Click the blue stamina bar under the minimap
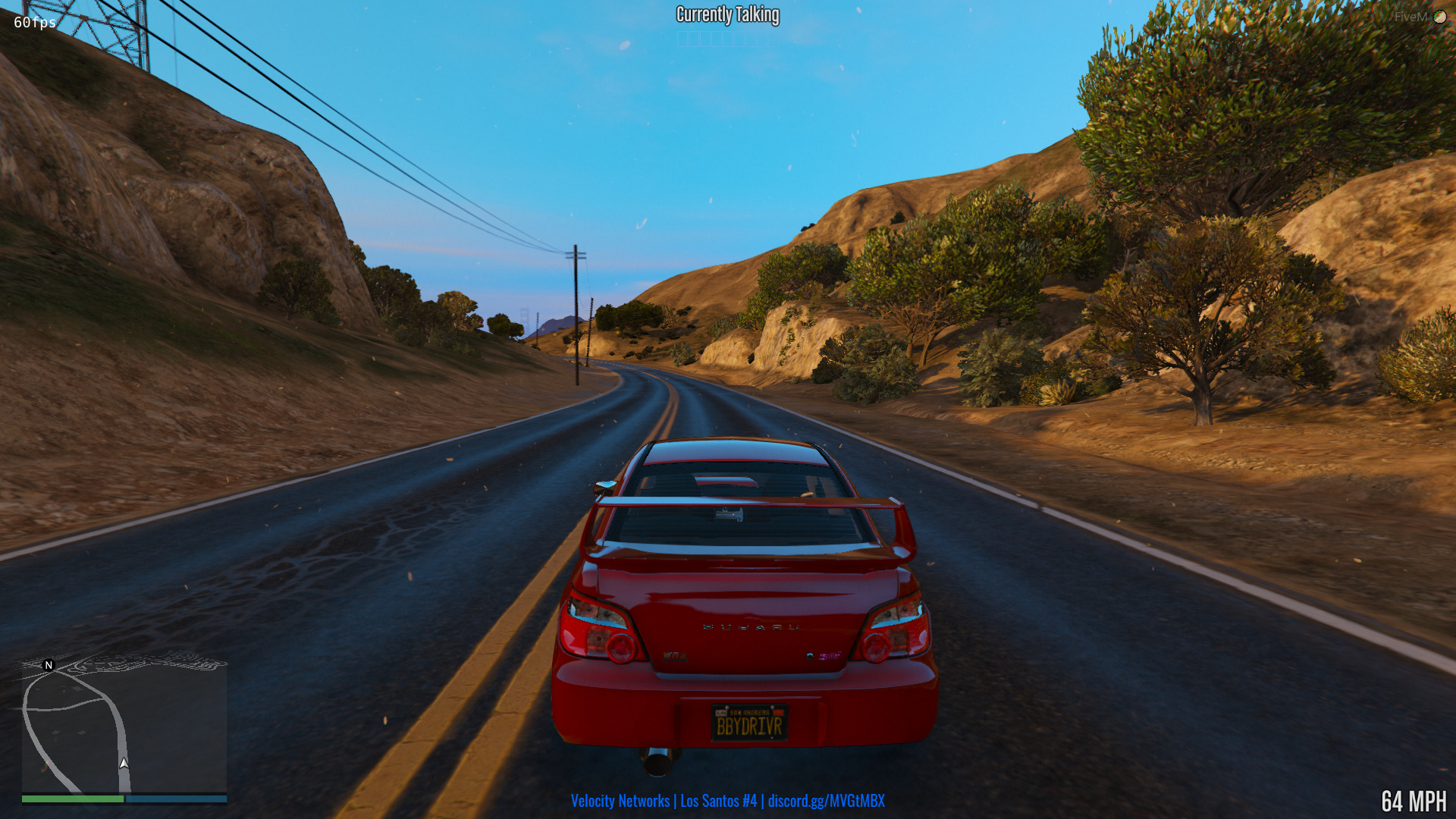Image resolution: width=1456 pixels, height=819 pixels. (176, 799)
